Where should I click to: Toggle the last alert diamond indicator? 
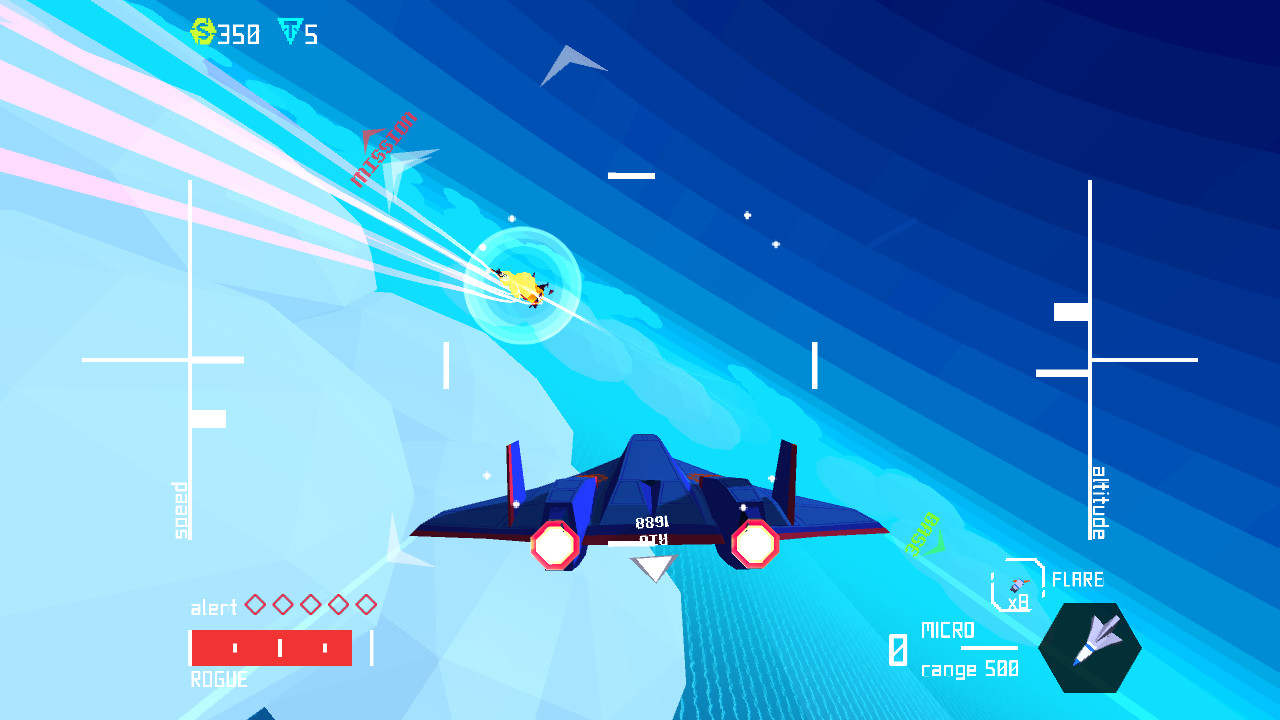[x=367, y=604]
